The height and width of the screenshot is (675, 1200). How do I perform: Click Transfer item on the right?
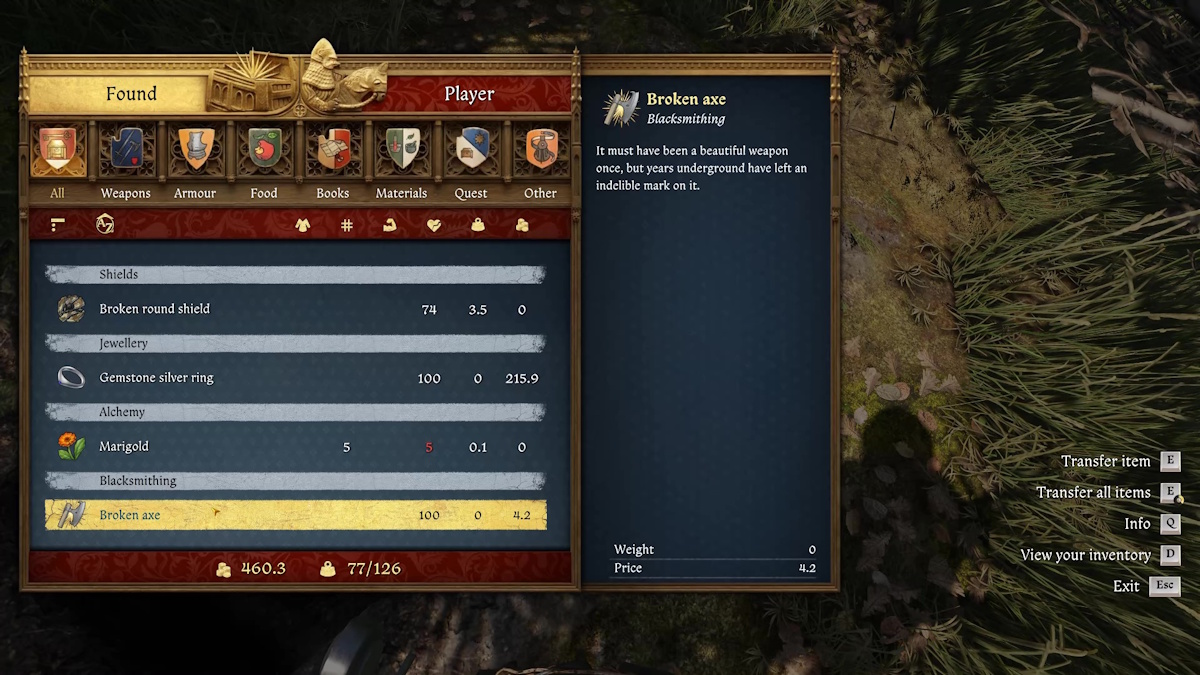tap(1106, 461)
